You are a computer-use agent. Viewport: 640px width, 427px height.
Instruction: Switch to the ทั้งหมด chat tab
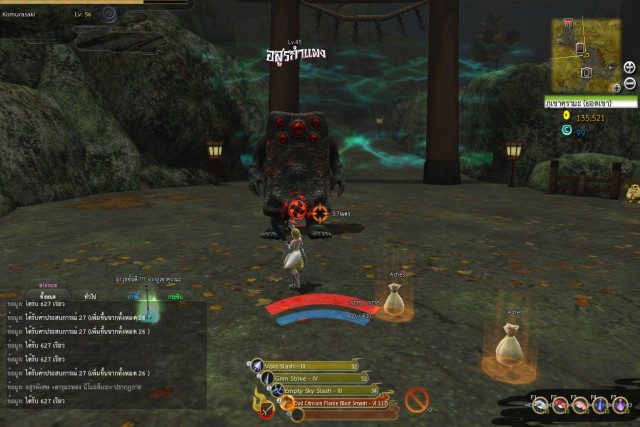[47, 296]
